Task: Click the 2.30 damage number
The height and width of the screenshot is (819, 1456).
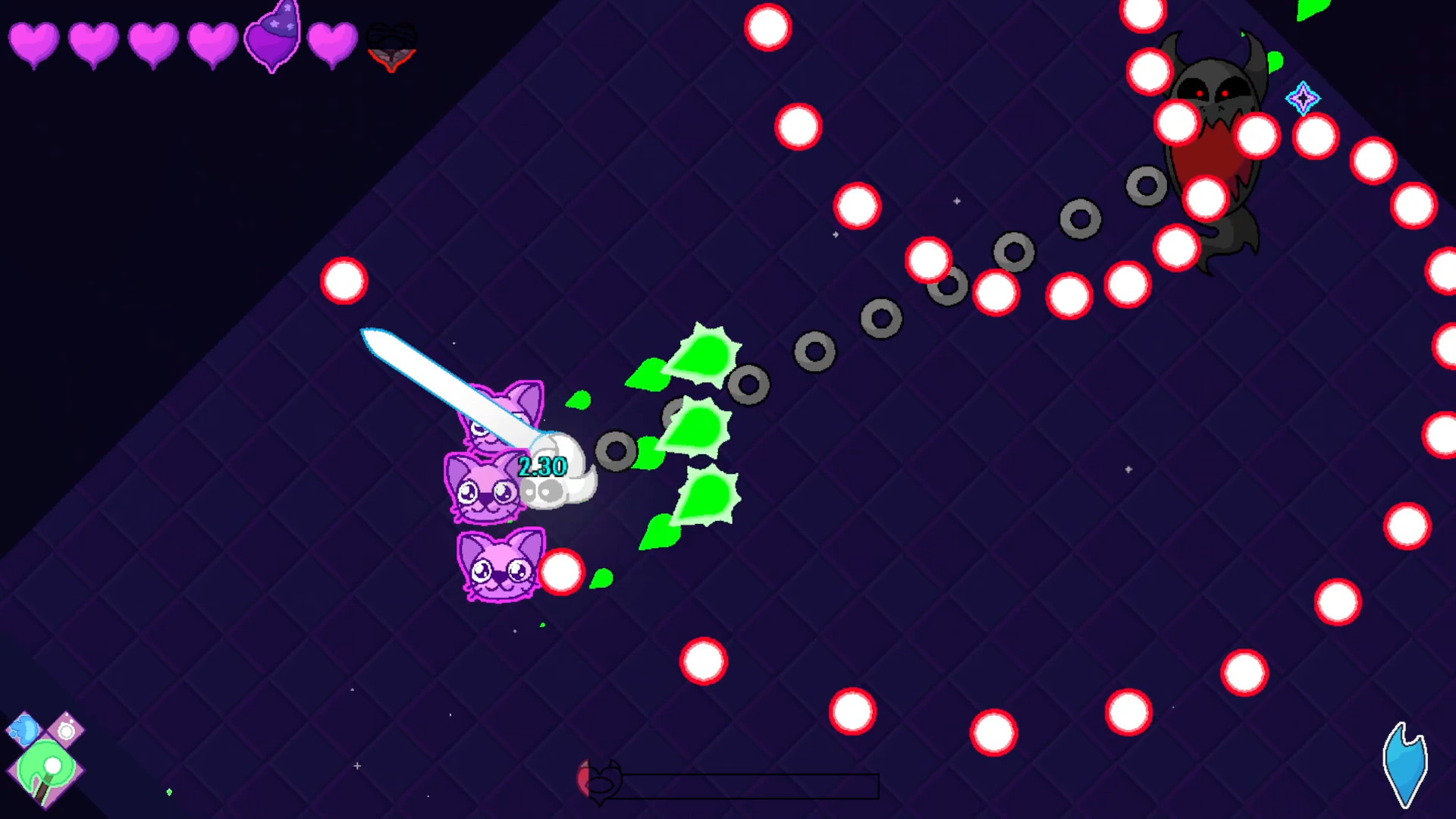Action: tap(541, 466)
